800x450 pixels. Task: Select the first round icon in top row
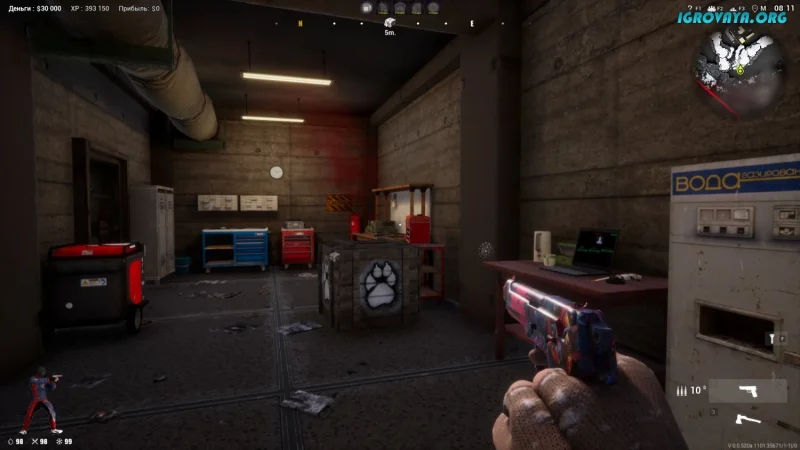click(368, 8)
